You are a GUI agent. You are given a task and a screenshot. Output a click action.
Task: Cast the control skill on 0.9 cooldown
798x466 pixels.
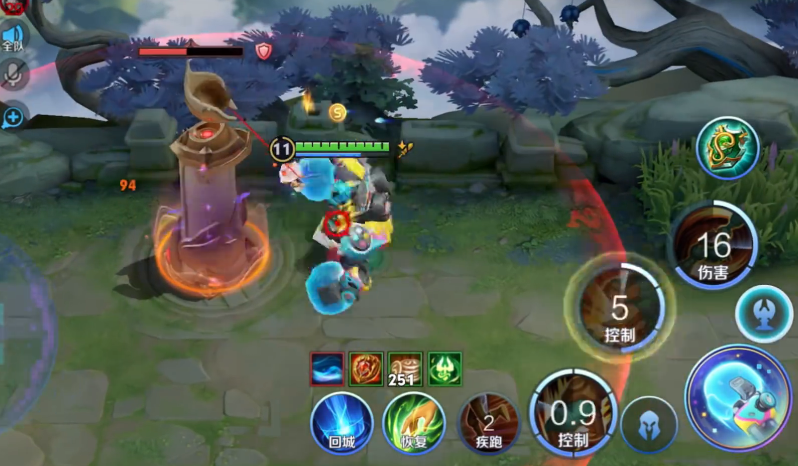tap(572, 413)
